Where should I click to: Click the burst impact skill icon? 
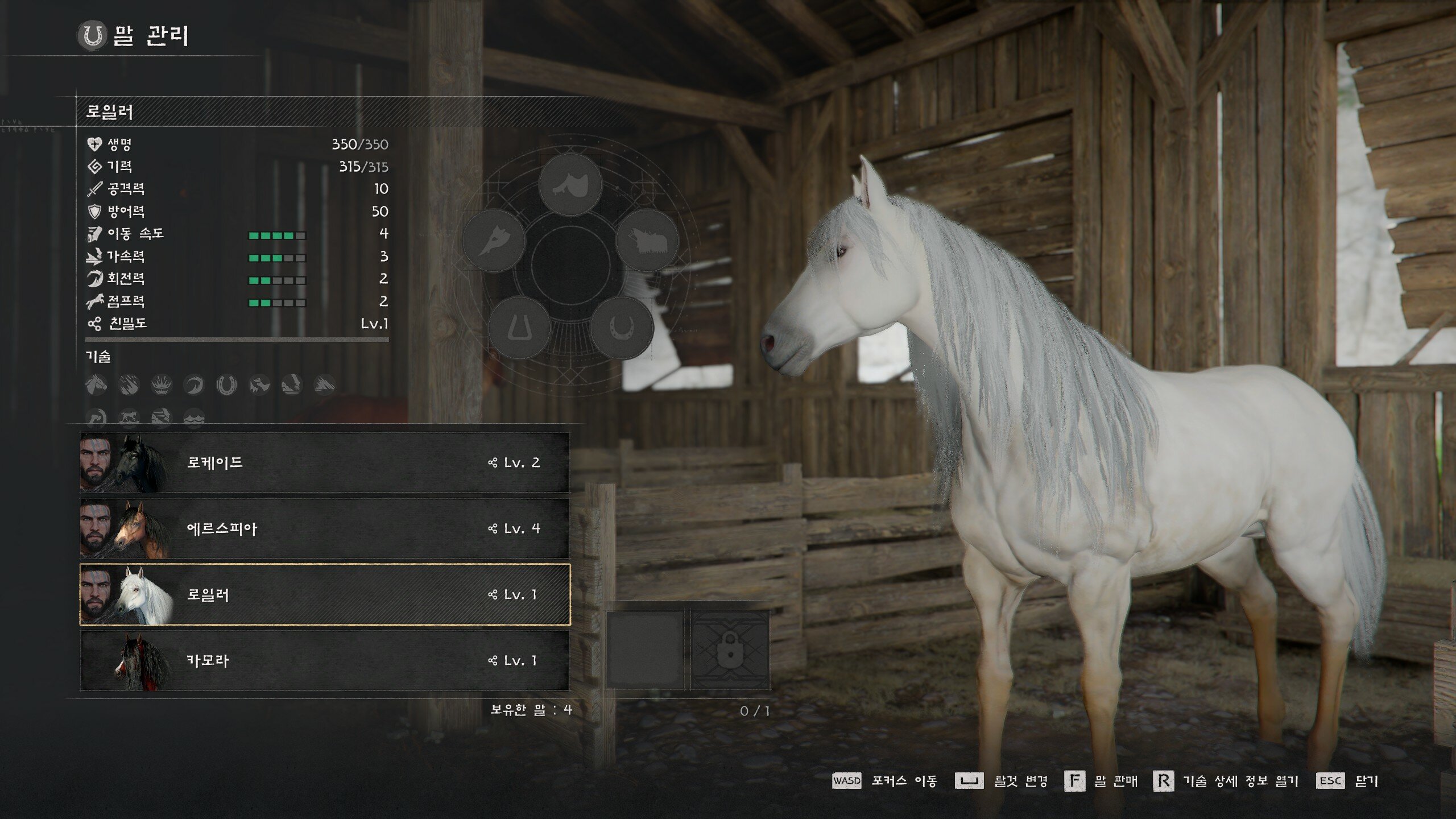(x=162, y=385)
